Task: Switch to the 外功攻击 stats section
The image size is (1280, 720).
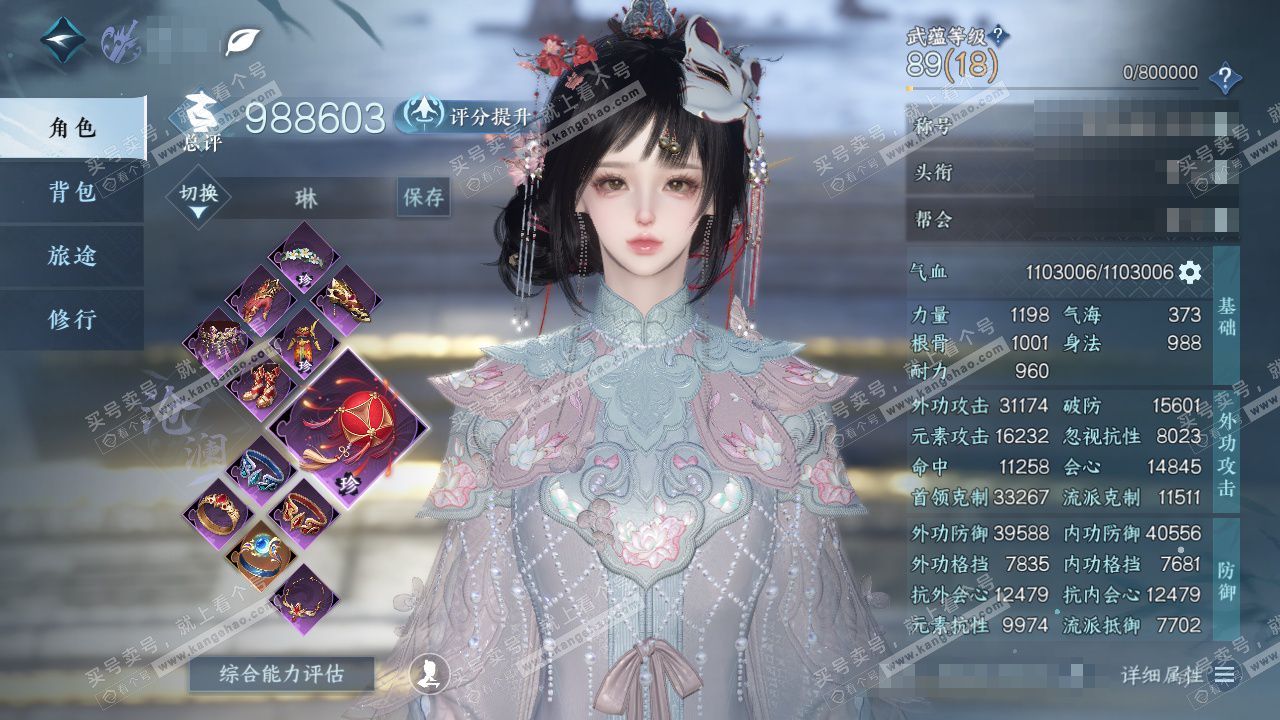Action: click(x=1226, y=450)
